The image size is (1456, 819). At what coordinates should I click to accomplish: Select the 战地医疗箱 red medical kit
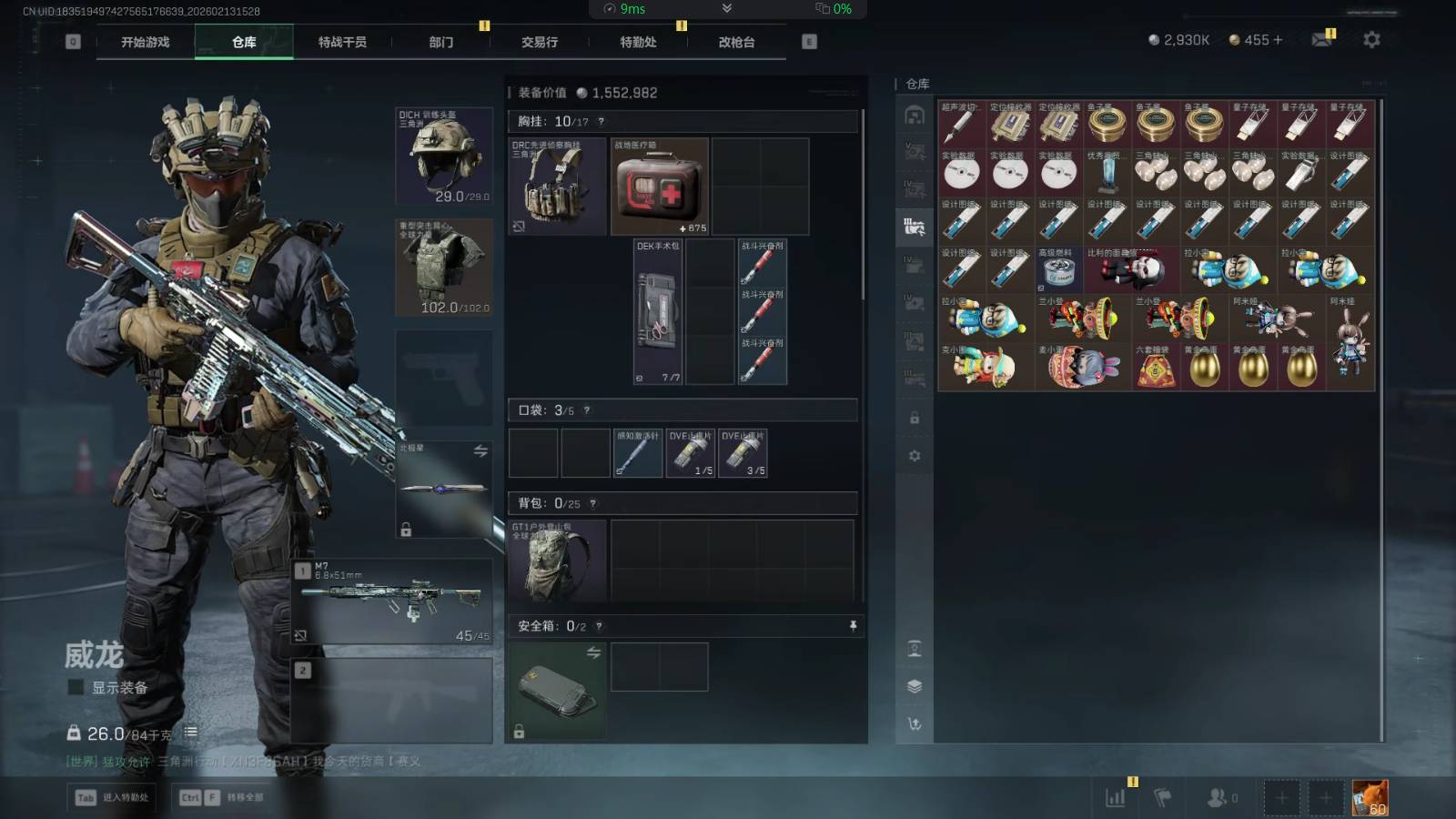[660, 187]
